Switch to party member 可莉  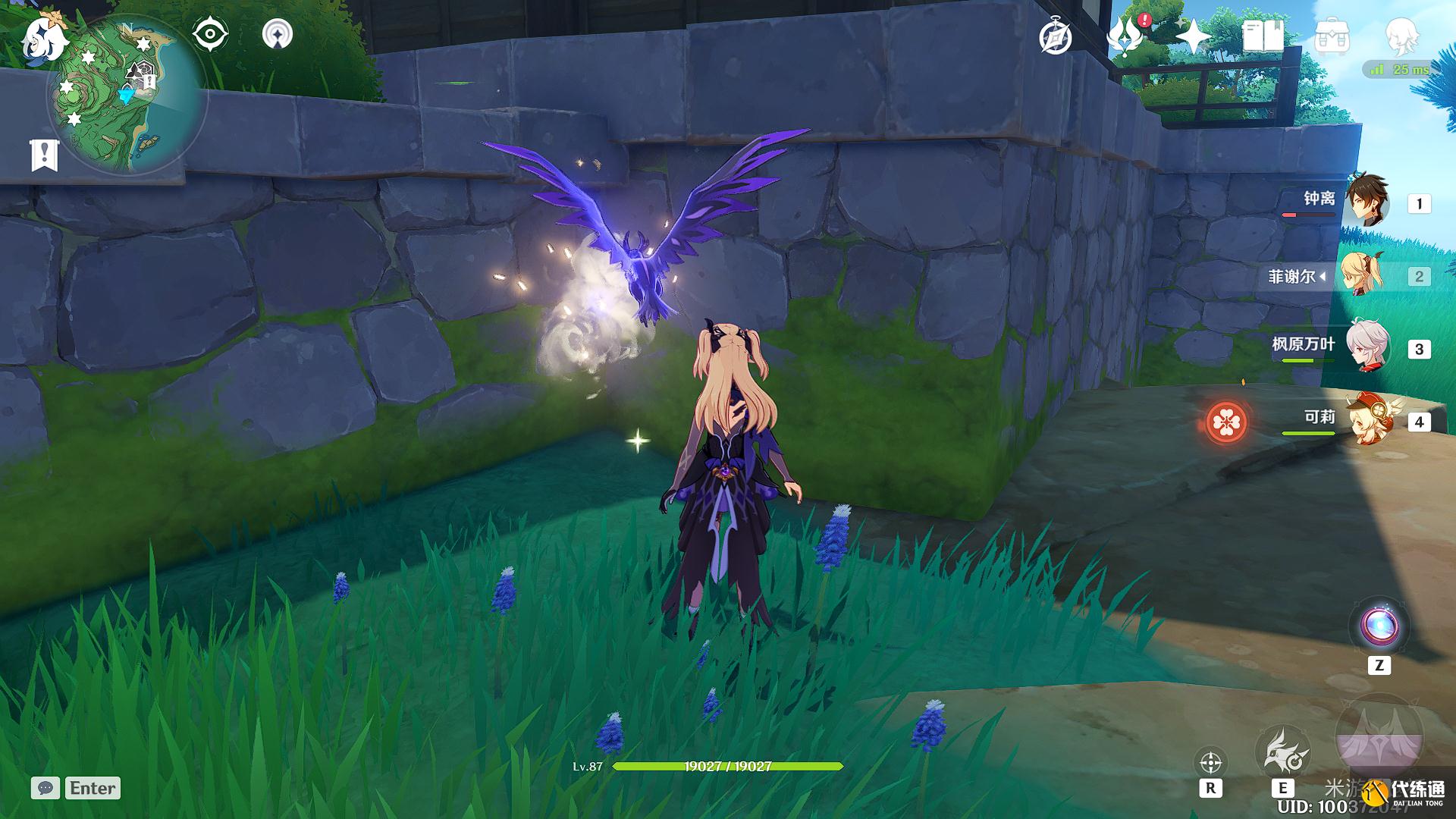pos(1367,420)
